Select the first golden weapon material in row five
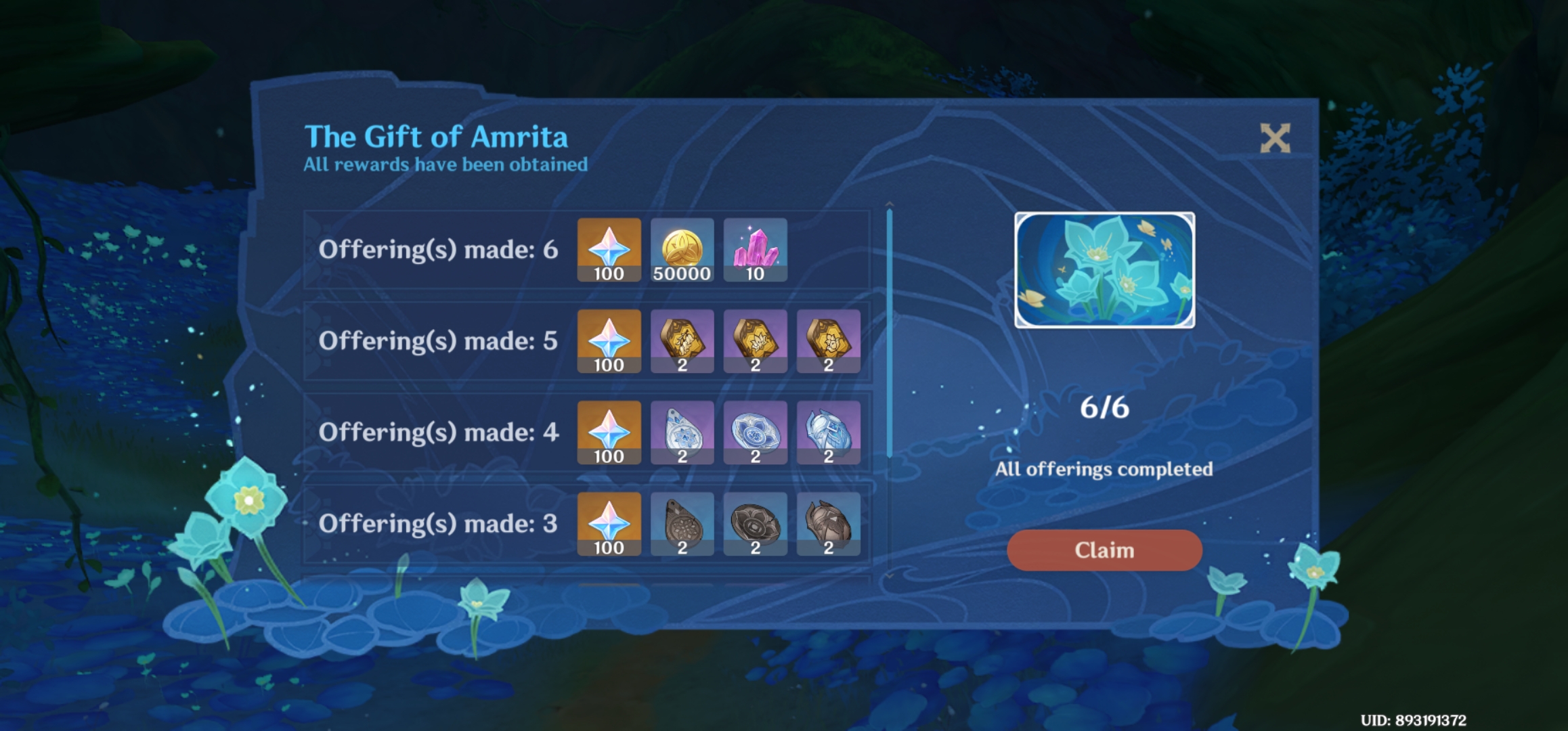The height and width of the screenshot is (731, 1568). tap(682, 340)
